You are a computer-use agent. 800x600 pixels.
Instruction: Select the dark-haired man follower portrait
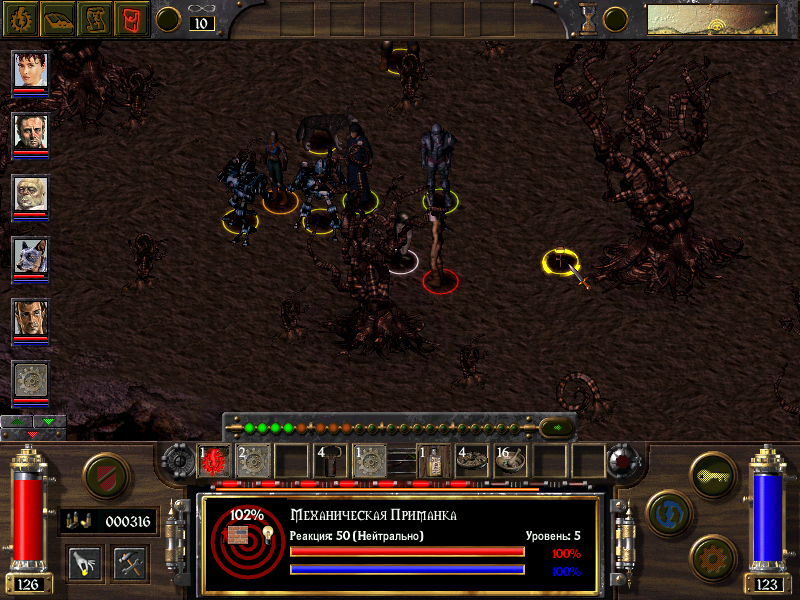[30, 131]
